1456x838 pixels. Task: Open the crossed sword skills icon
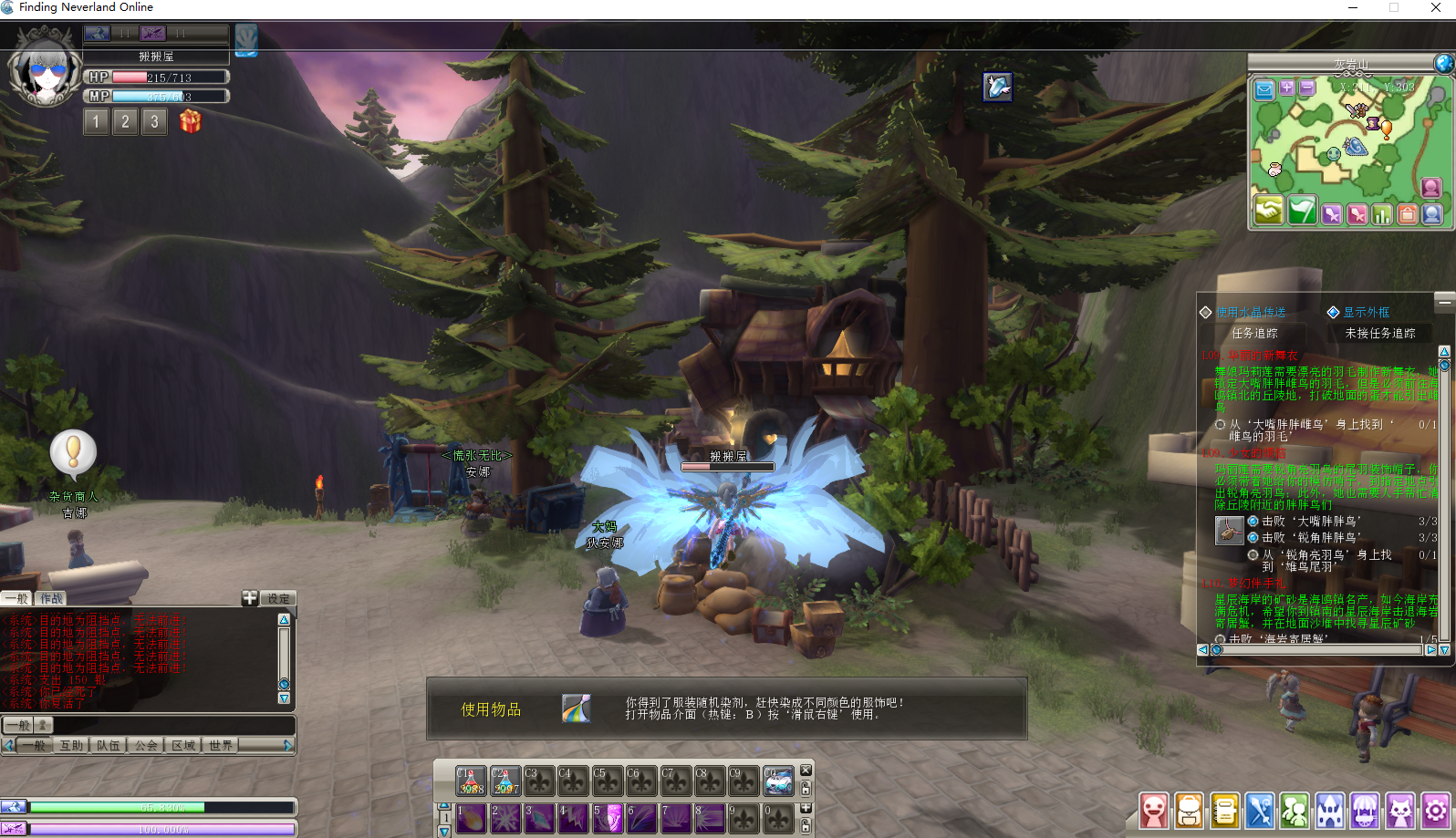[1260, 810]
